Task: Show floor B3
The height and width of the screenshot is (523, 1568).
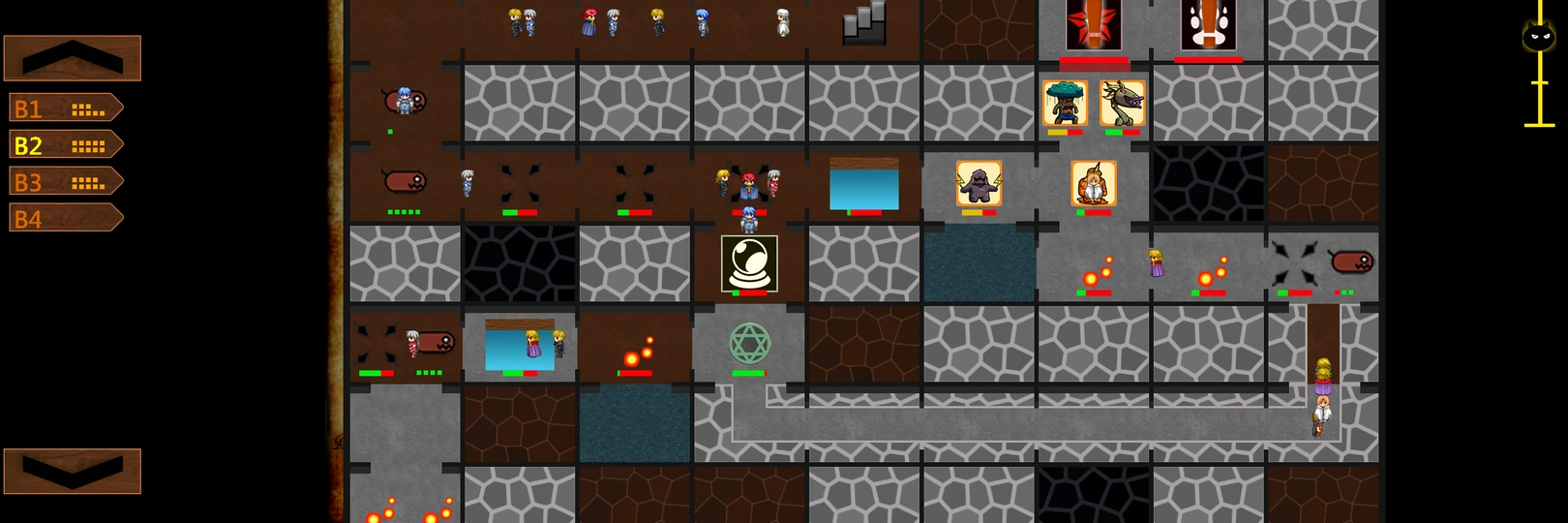Action: pyautogui.click(x=66, y=181)
